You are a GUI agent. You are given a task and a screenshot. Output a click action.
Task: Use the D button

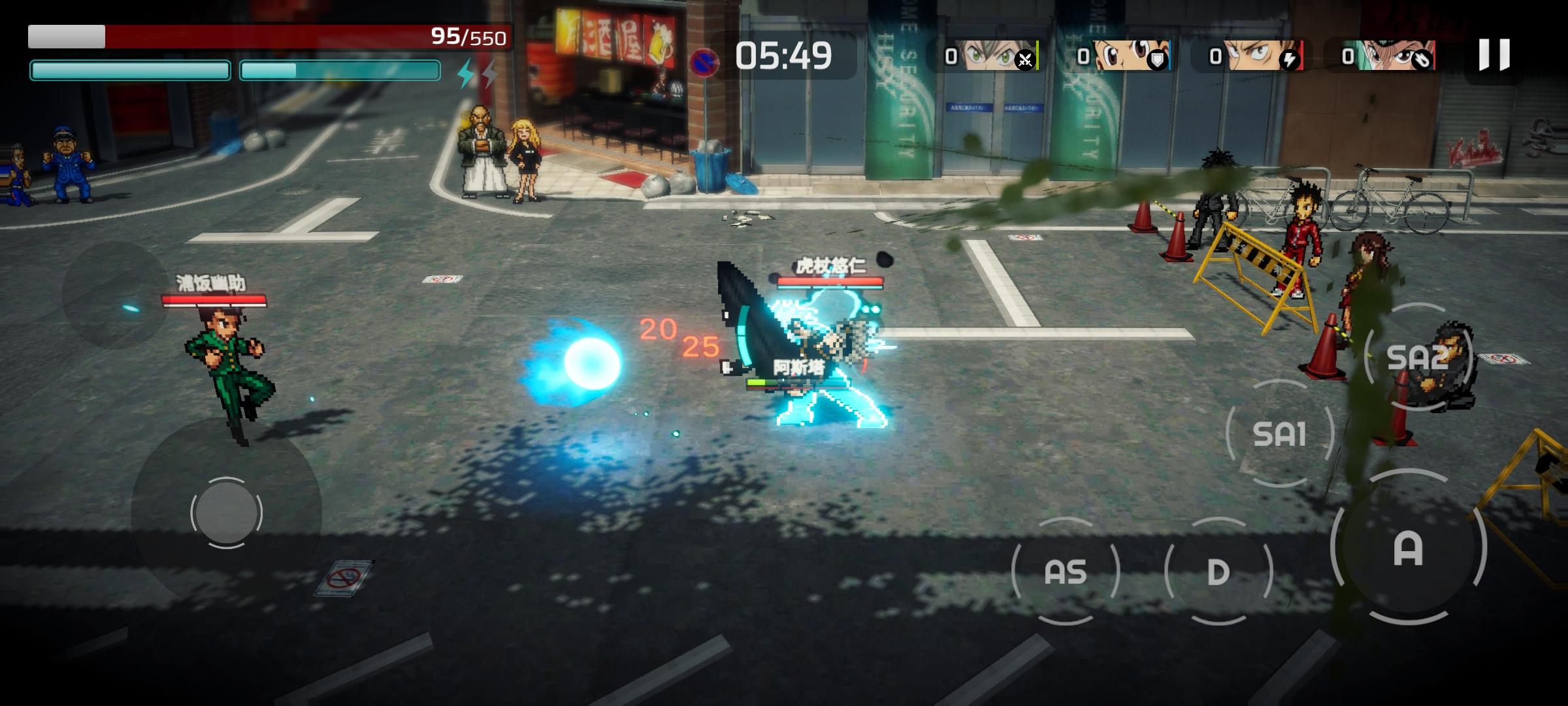click(1218, 572)
